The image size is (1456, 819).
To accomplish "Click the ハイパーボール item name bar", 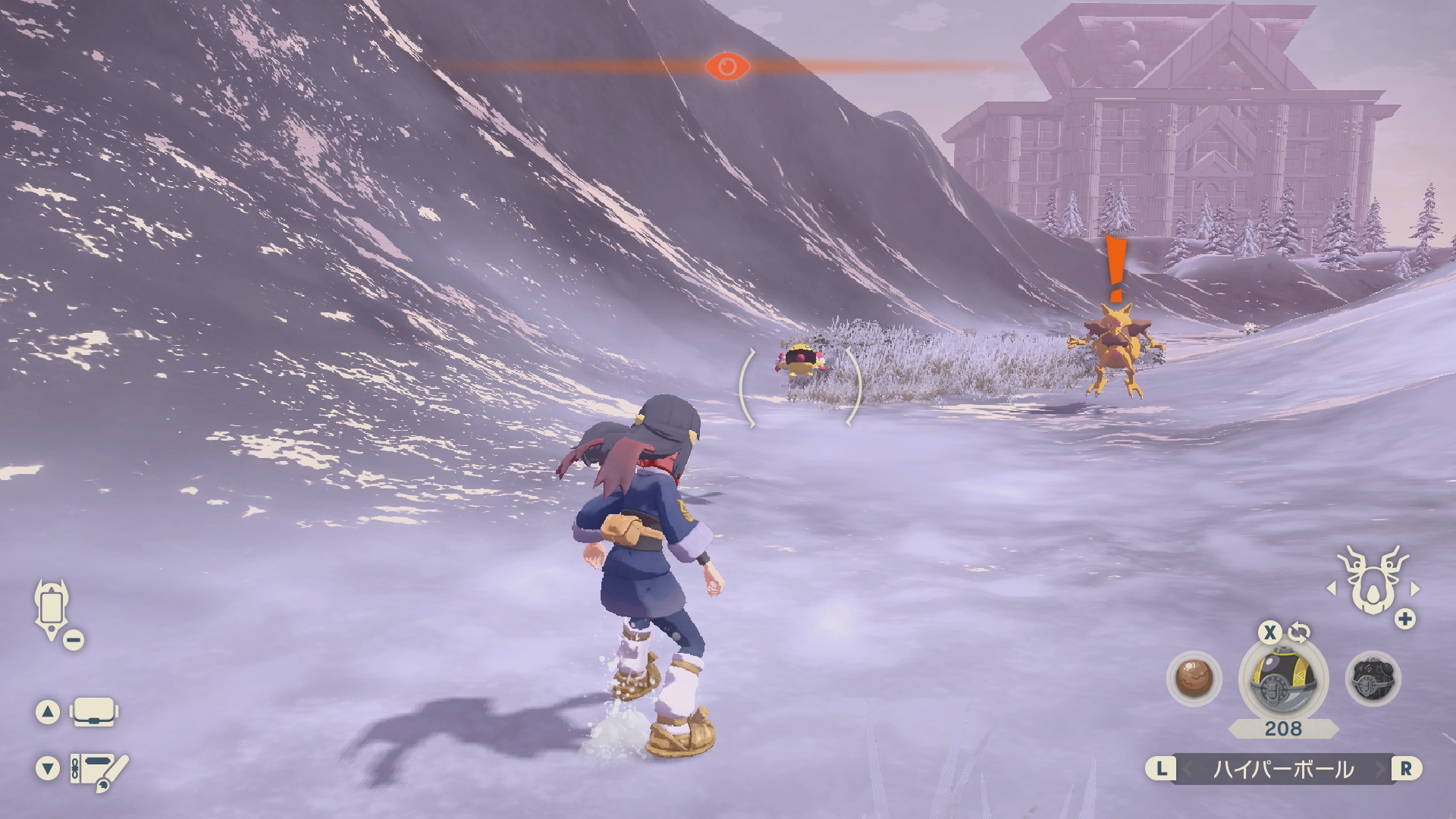I will tap(1283, 769).
